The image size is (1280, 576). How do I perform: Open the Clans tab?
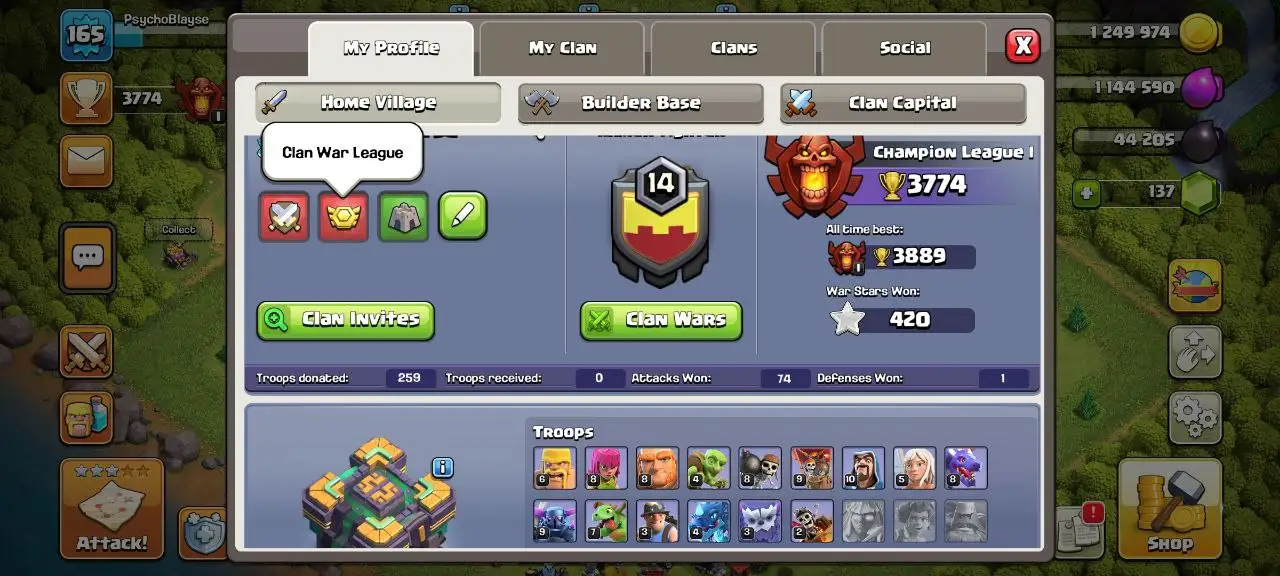pos(734,48)
